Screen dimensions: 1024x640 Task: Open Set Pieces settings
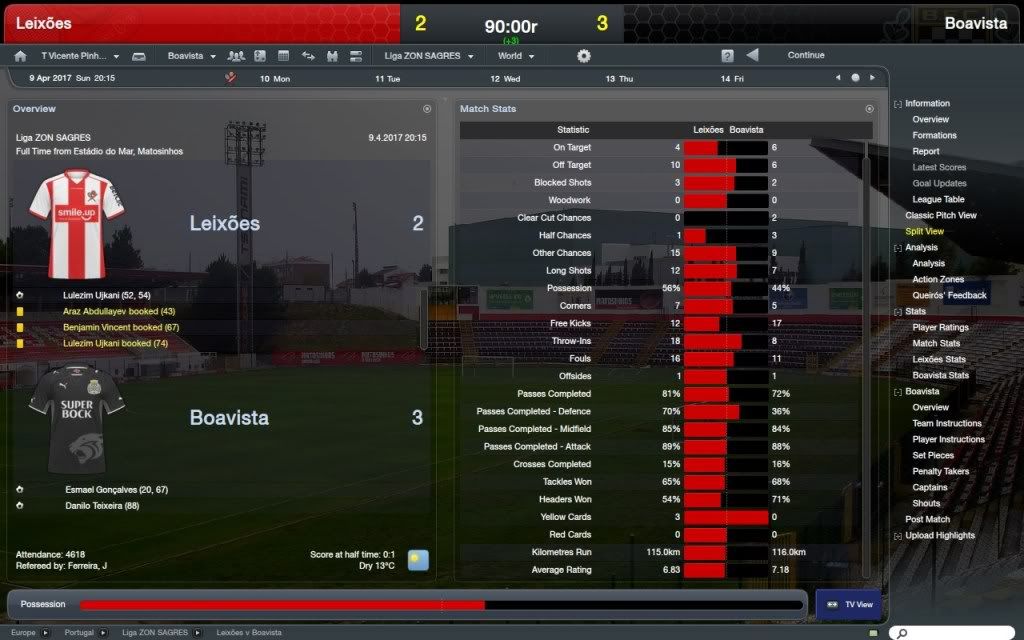pyautogui.click(x=933, y=455)
